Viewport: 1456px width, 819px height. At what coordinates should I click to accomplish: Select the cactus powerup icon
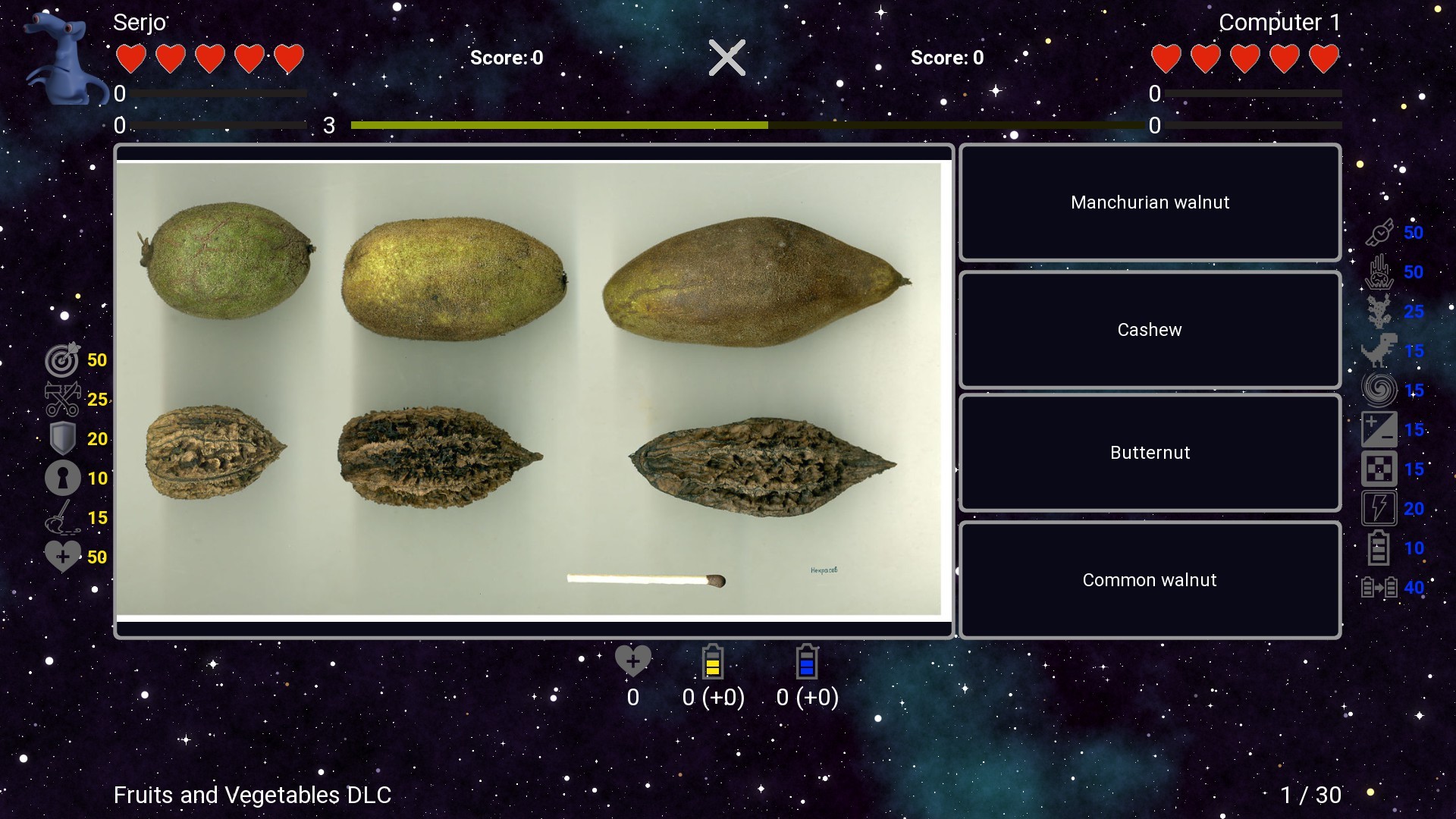1380,311
